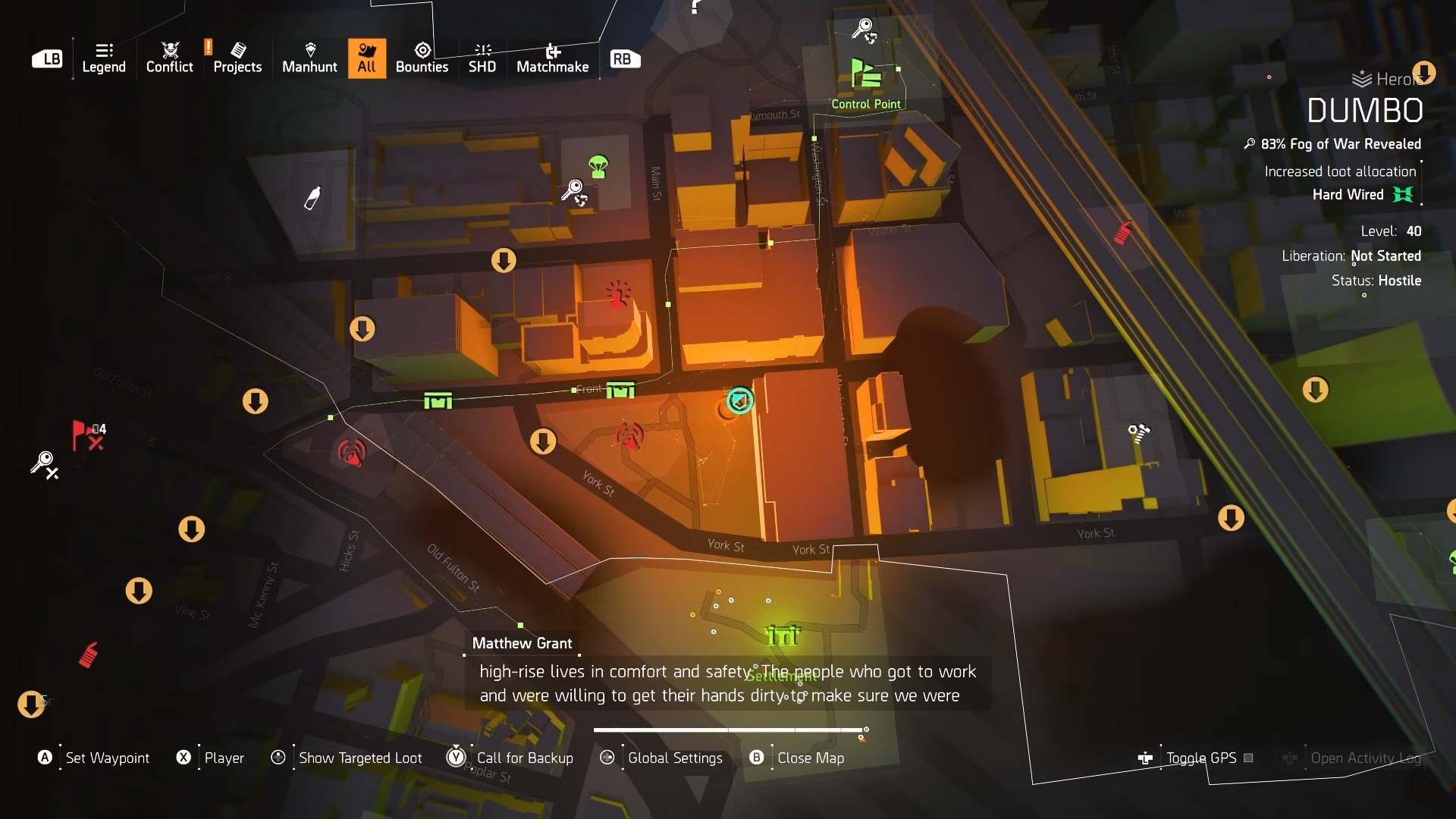
Task: Switch to the Conflict tab
Action: 169,58
